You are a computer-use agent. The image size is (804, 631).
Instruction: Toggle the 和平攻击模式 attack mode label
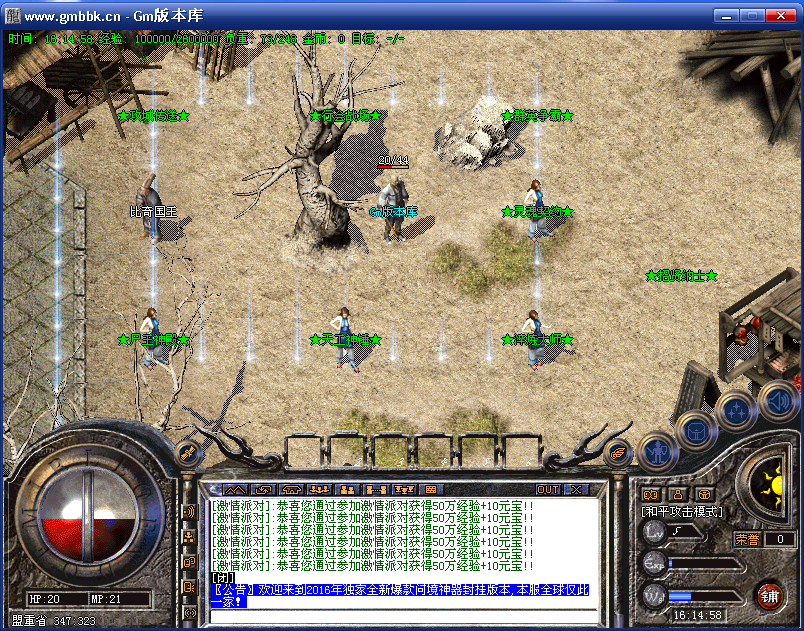682,511
